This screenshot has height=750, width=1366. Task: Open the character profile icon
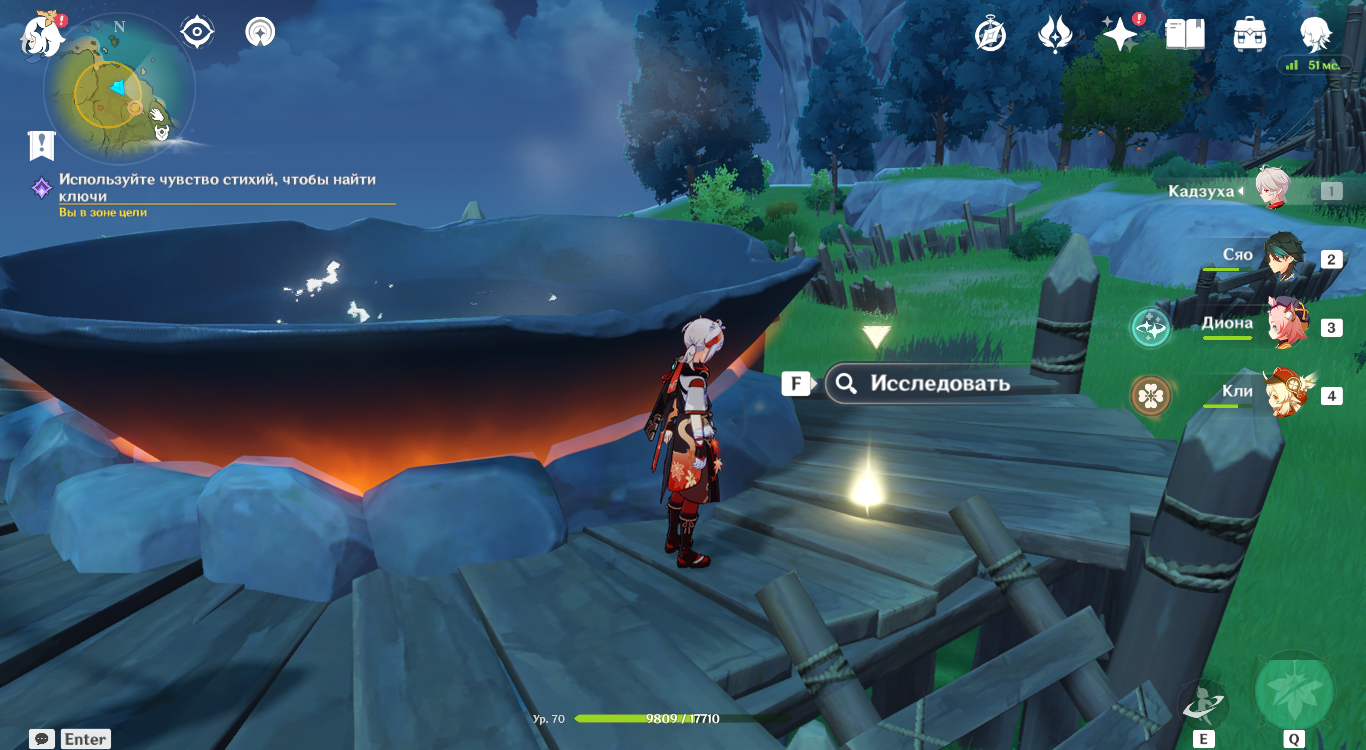[1315, 35]
